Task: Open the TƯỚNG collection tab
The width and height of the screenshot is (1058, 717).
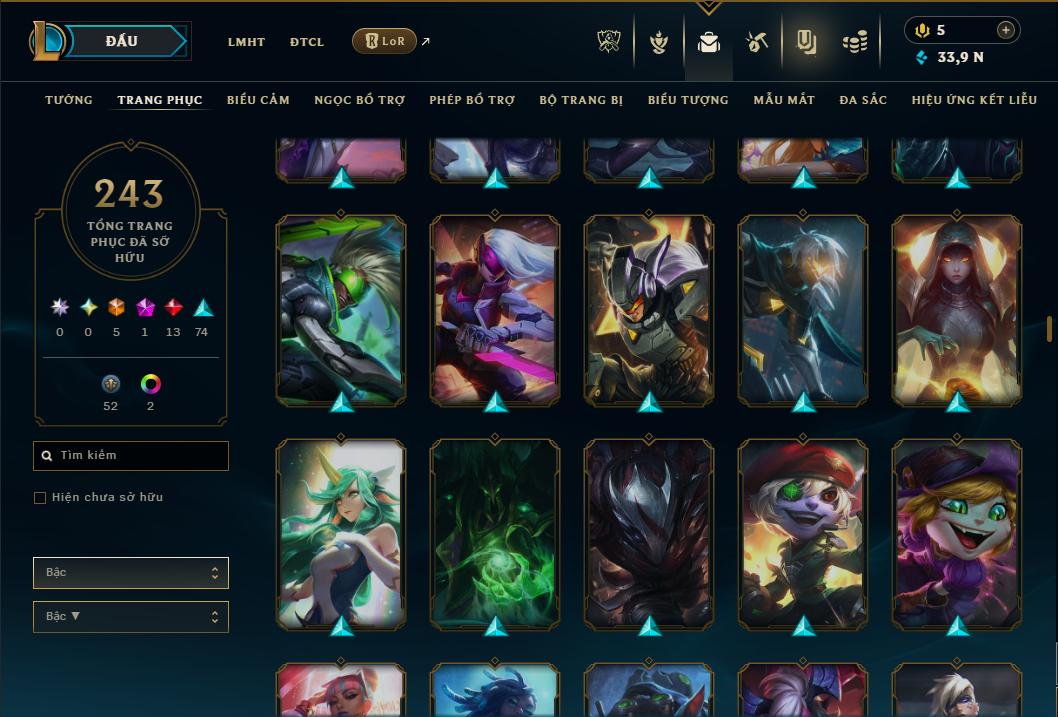Action: (69, 100)
